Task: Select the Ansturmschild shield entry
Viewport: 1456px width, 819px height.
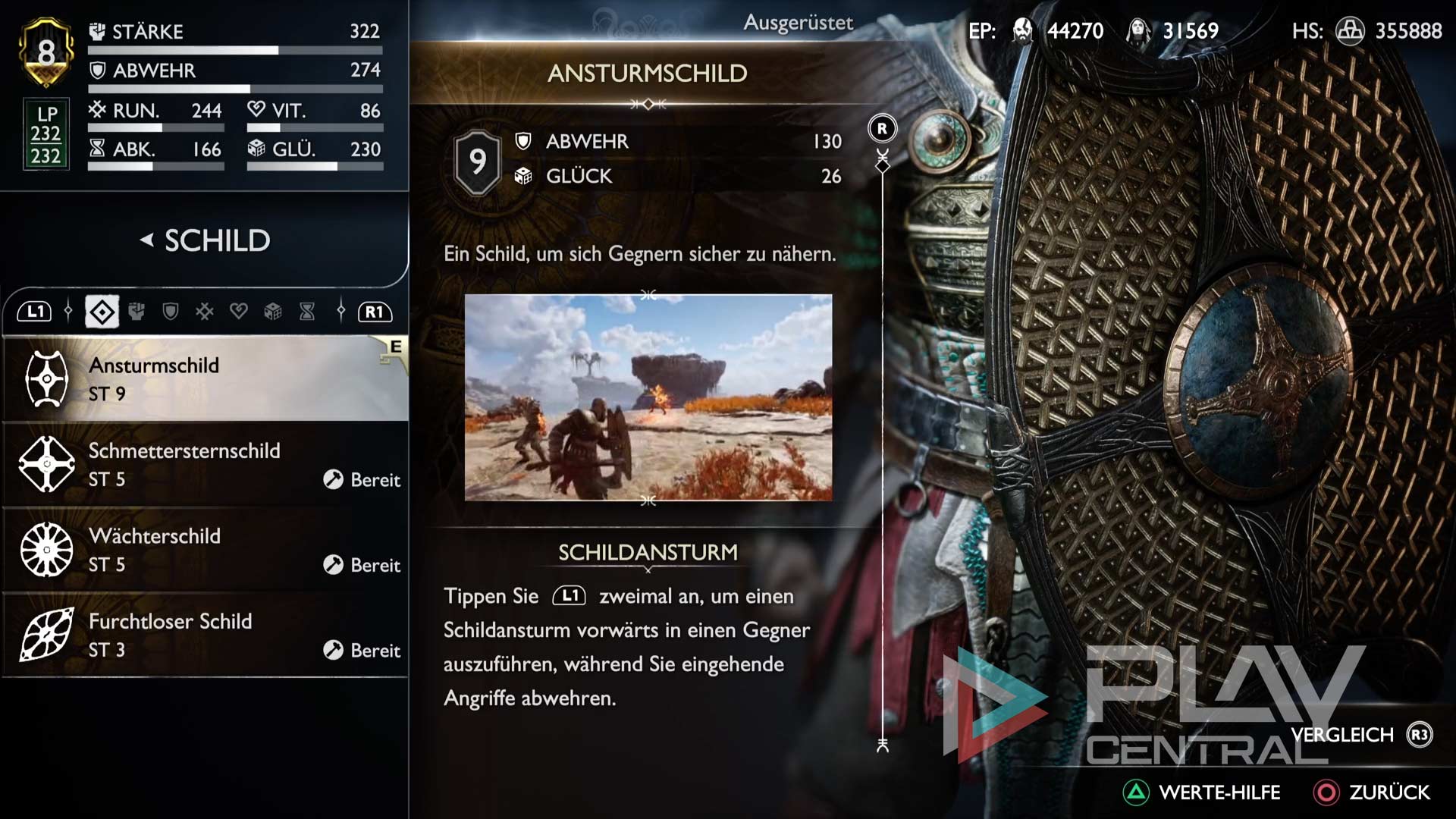Action: [x=205, y=378]
